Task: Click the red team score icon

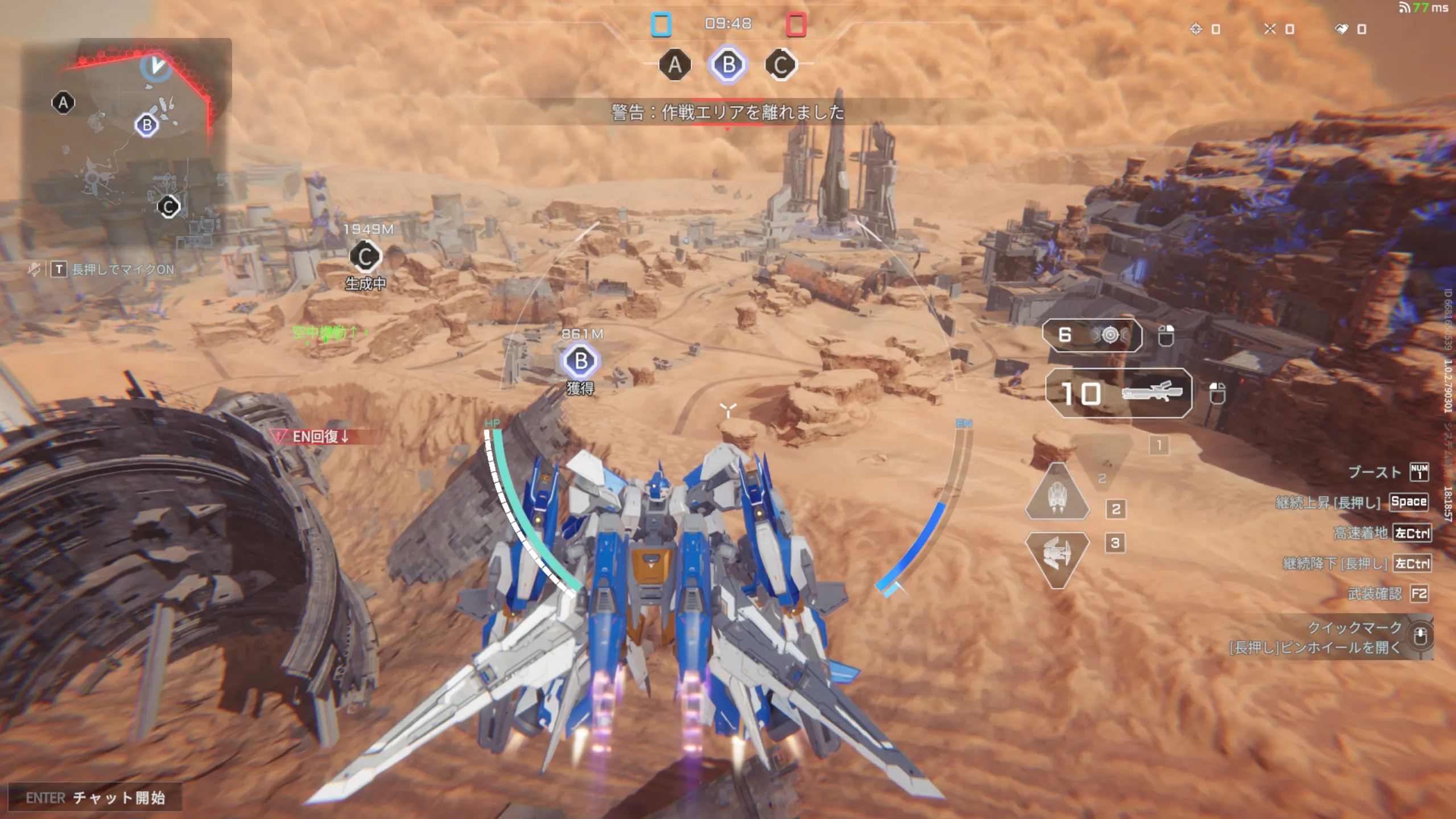Action: pos(796,24)
